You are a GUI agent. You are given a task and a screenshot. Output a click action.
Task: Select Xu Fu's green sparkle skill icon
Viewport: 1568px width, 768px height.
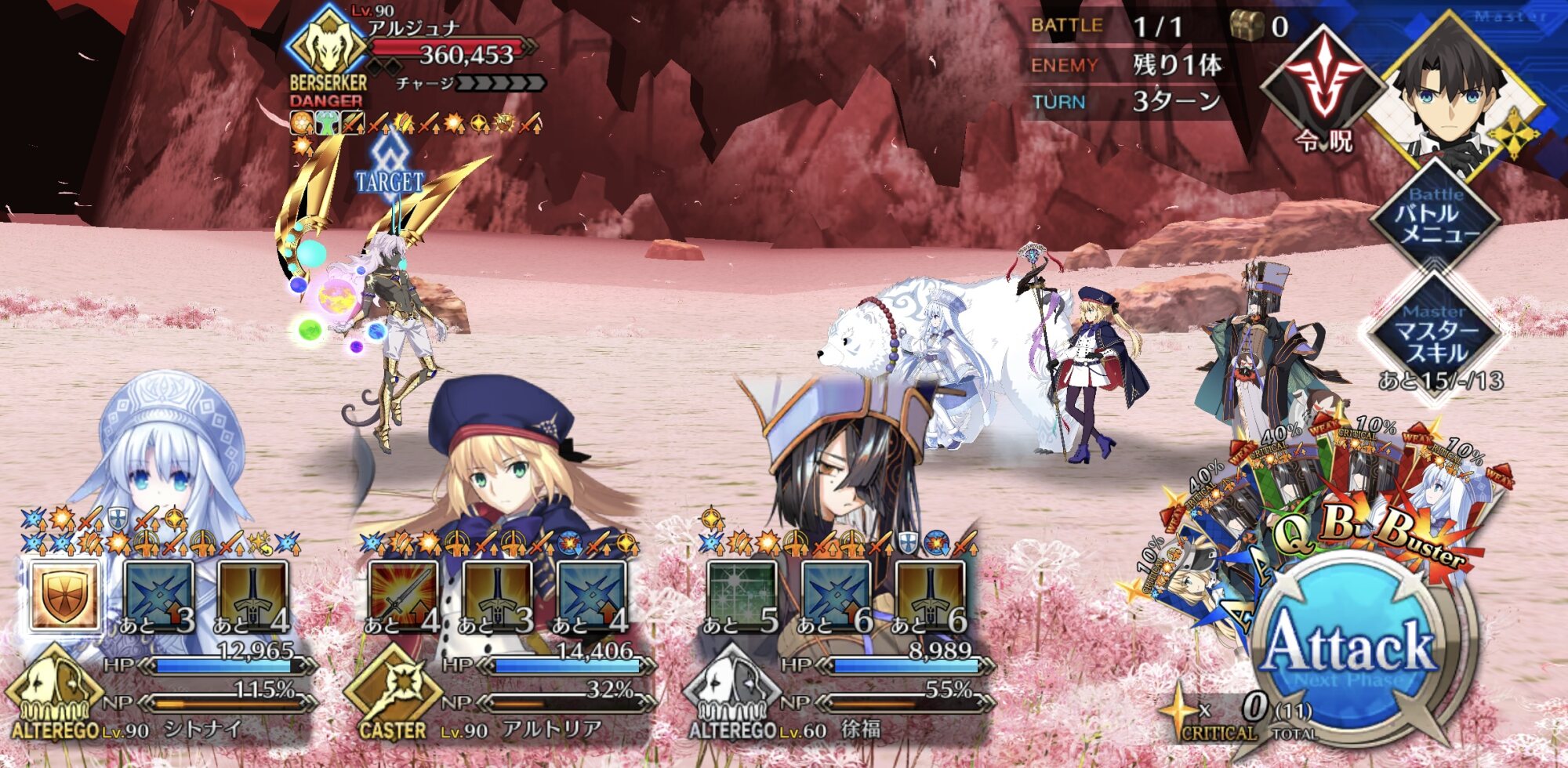tap(742, 594)
